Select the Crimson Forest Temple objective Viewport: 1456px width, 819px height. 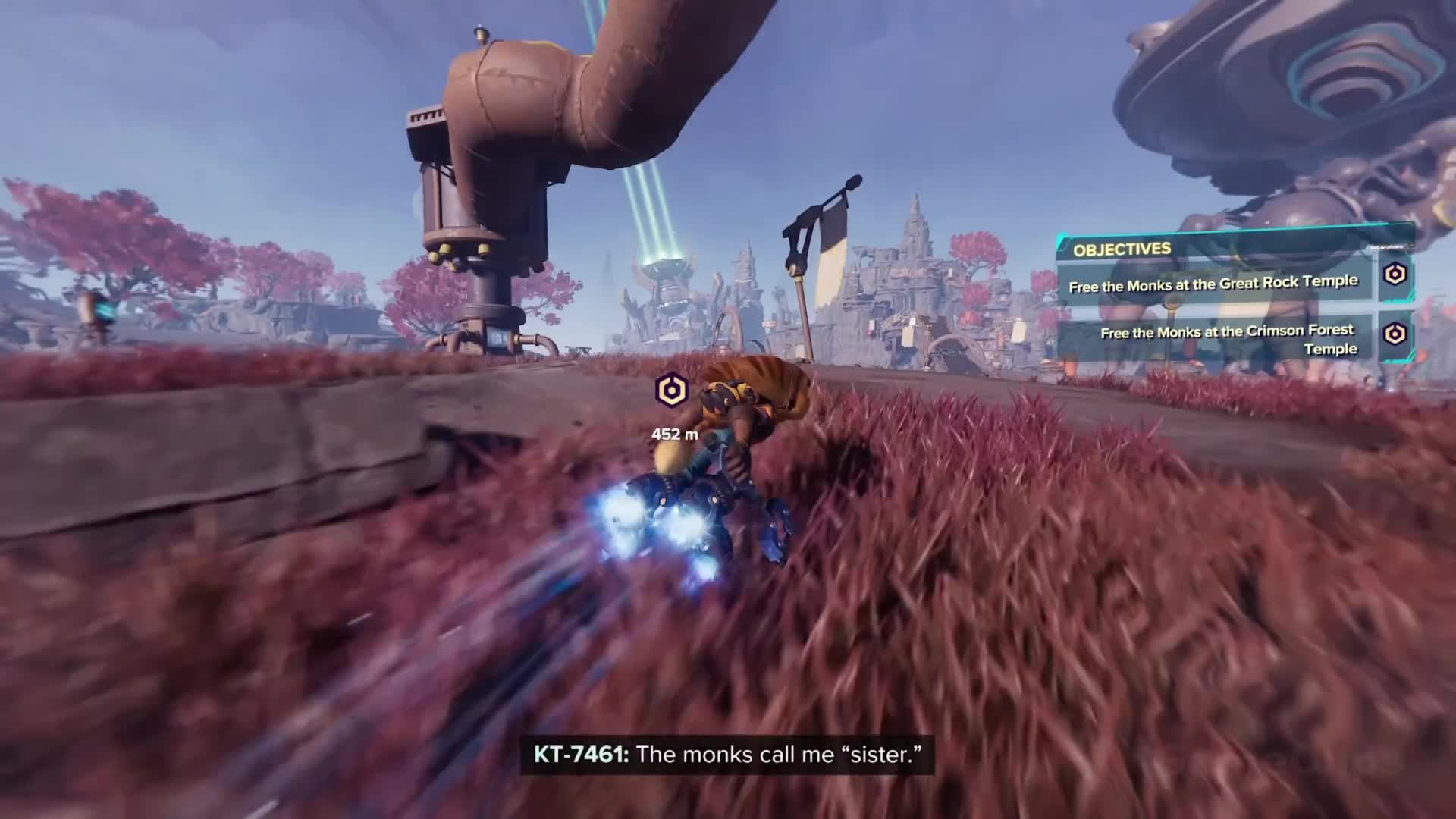coord(1226,339)
